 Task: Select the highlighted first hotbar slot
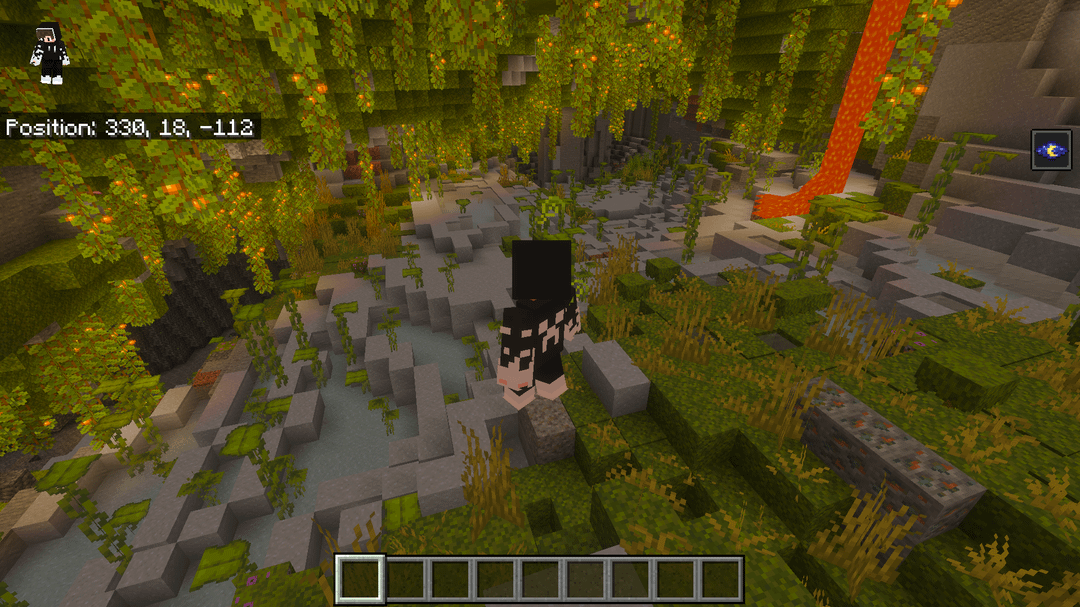pos(360,579)
